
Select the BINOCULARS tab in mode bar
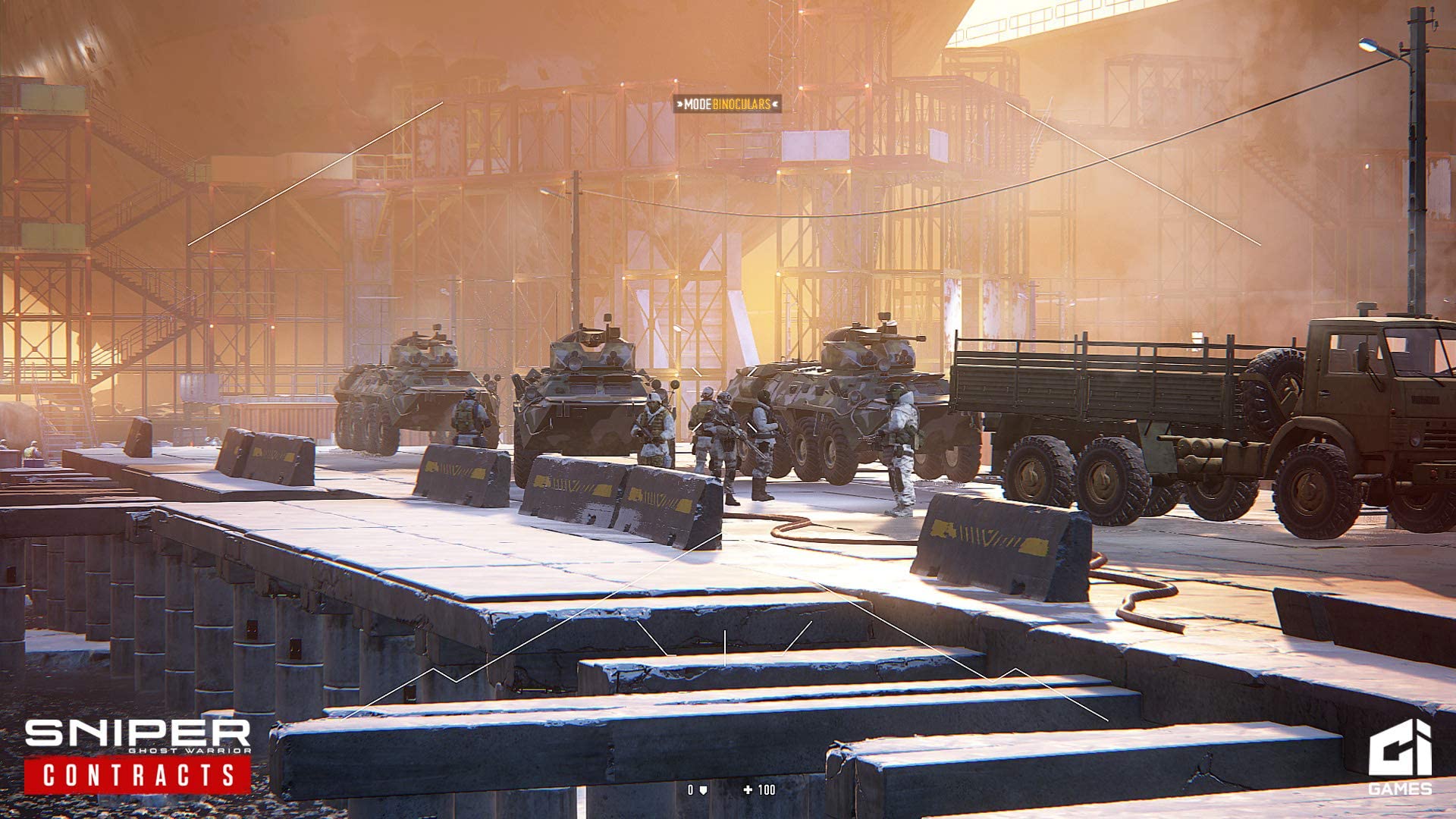pyautogui.click(x=741, y=103)
